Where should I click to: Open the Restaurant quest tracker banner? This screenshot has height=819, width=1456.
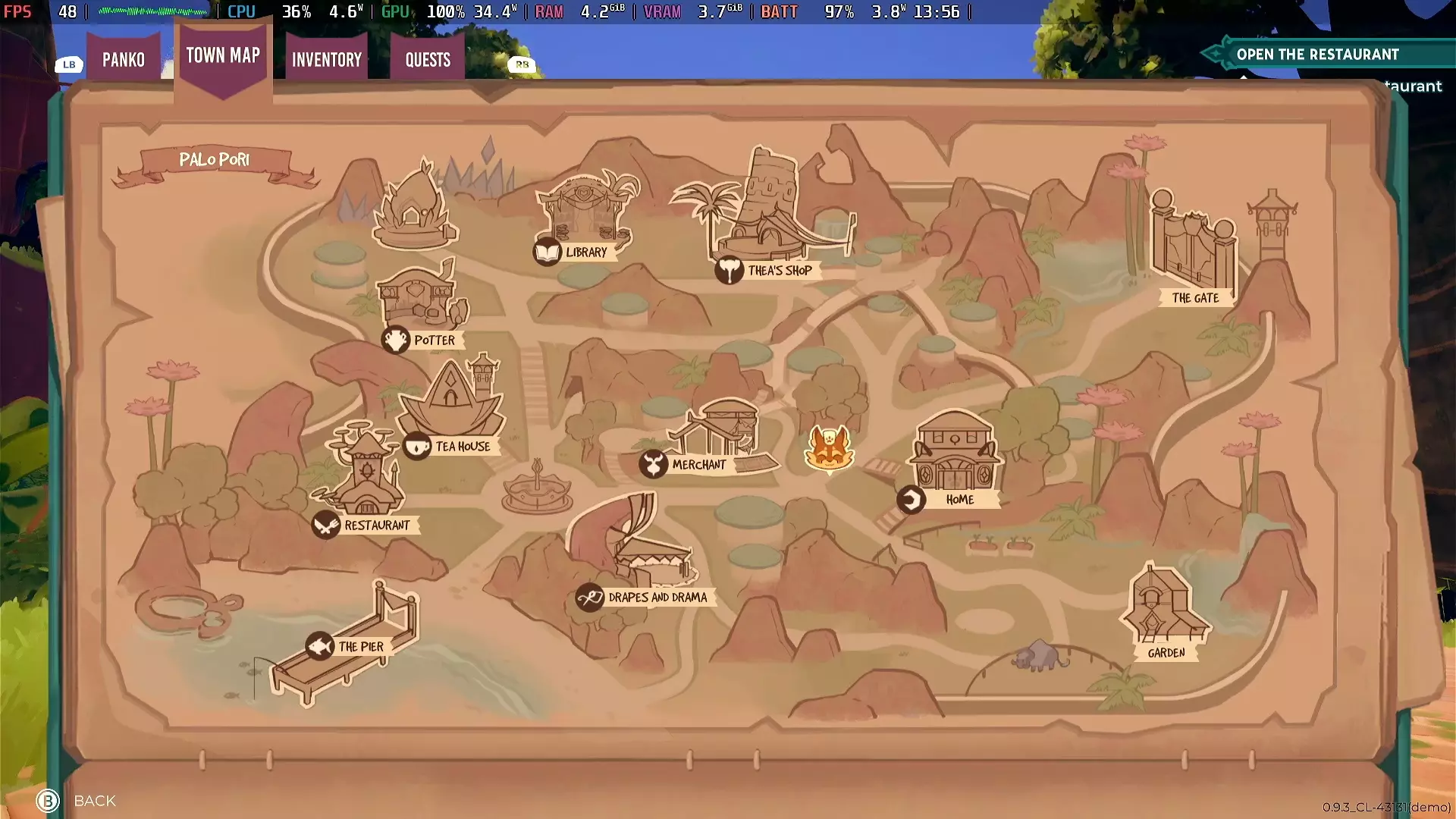1317,55
